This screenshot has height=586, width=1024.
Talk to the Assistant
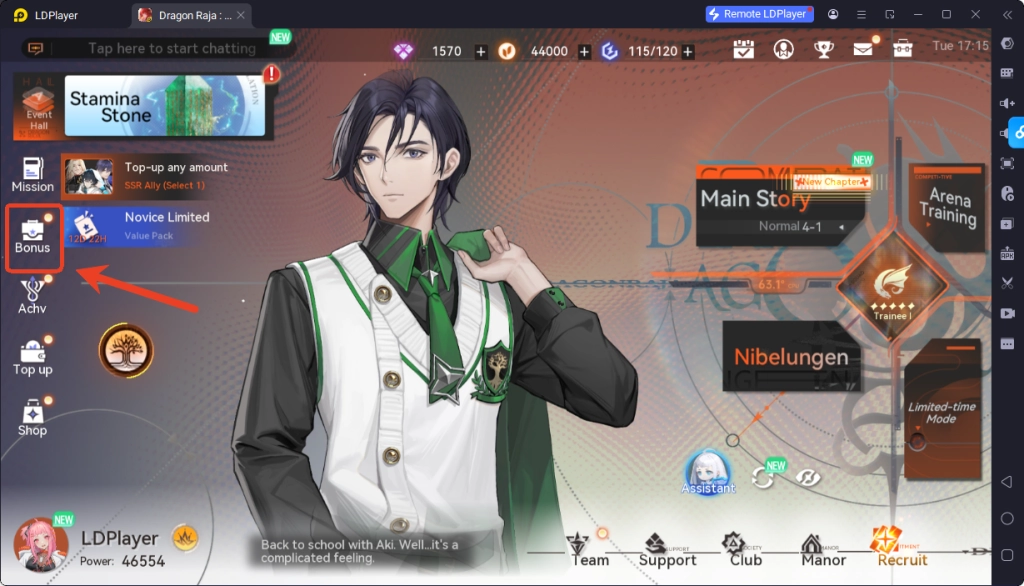708,472
